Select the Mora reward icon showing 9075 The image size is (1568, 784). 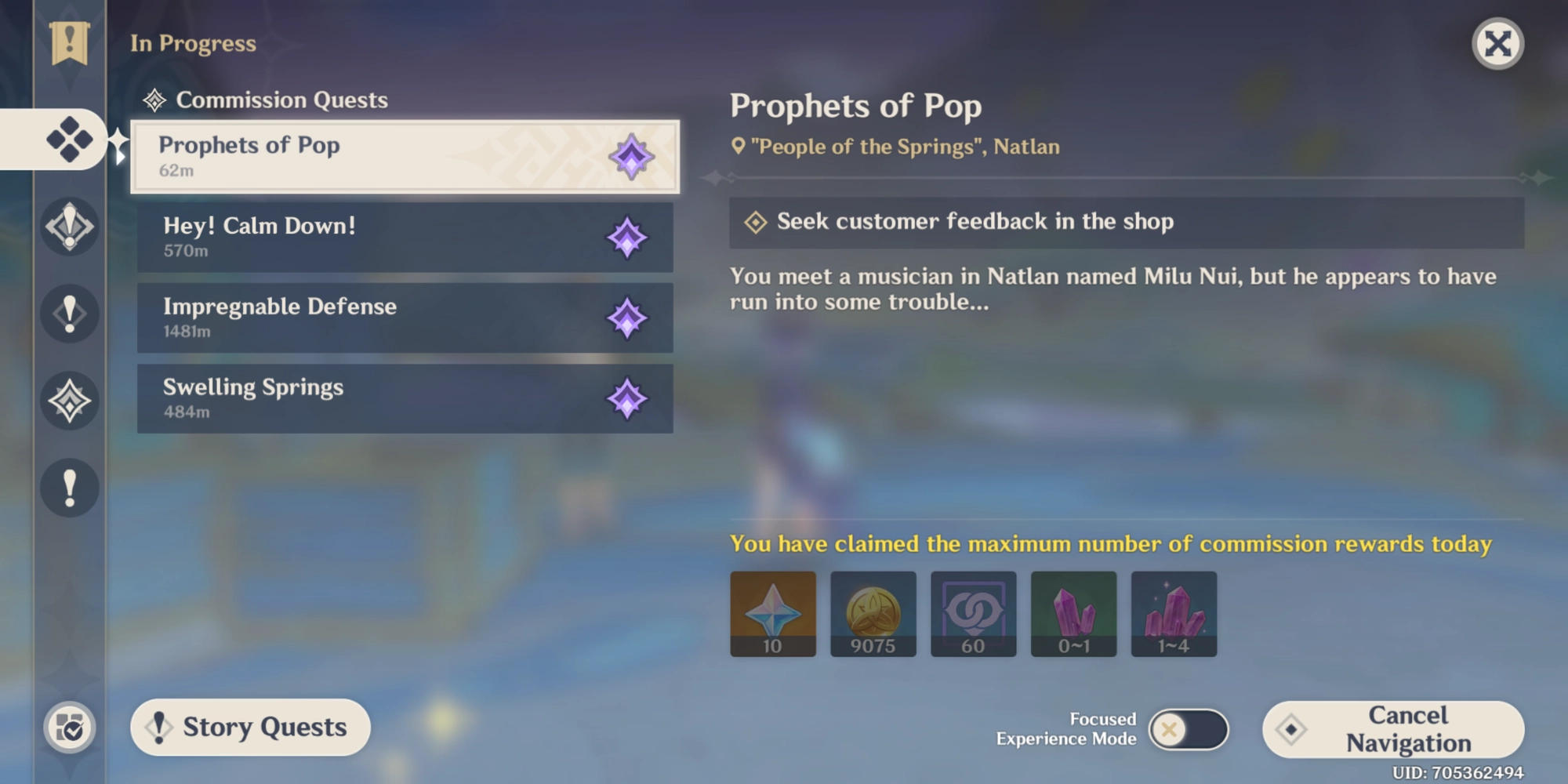[873, 614]
